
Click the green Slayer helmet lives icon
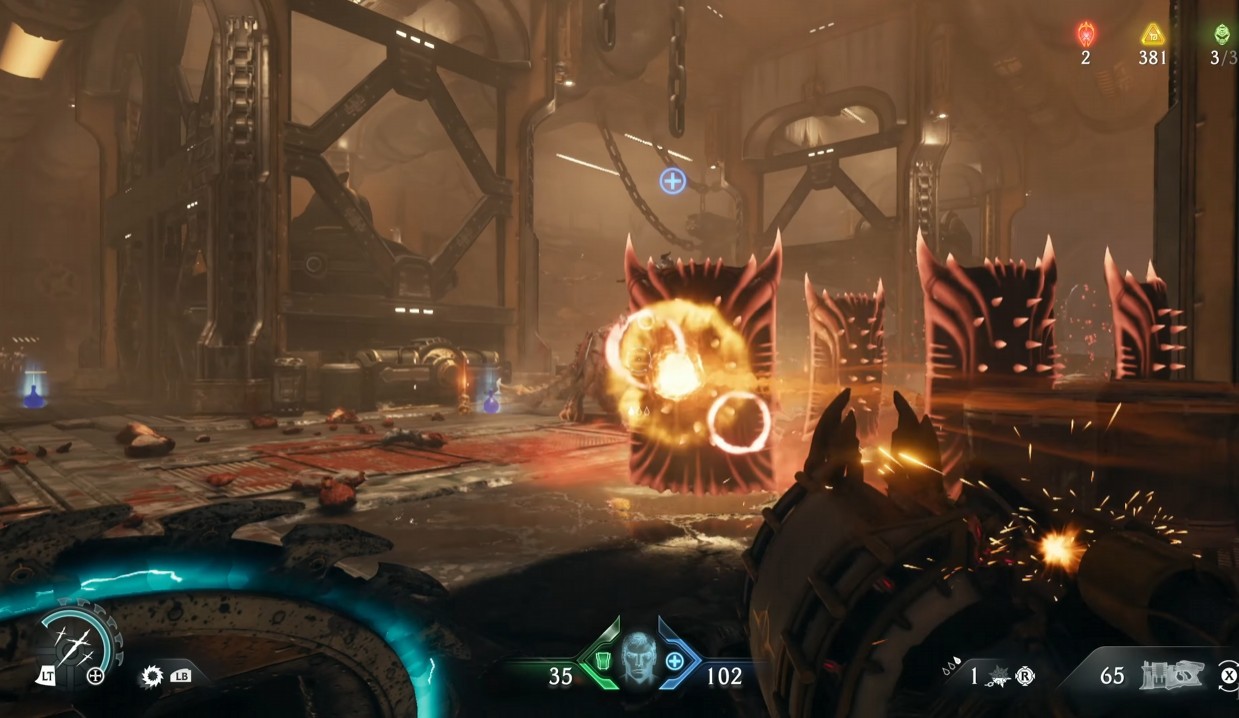[1222, 34]
